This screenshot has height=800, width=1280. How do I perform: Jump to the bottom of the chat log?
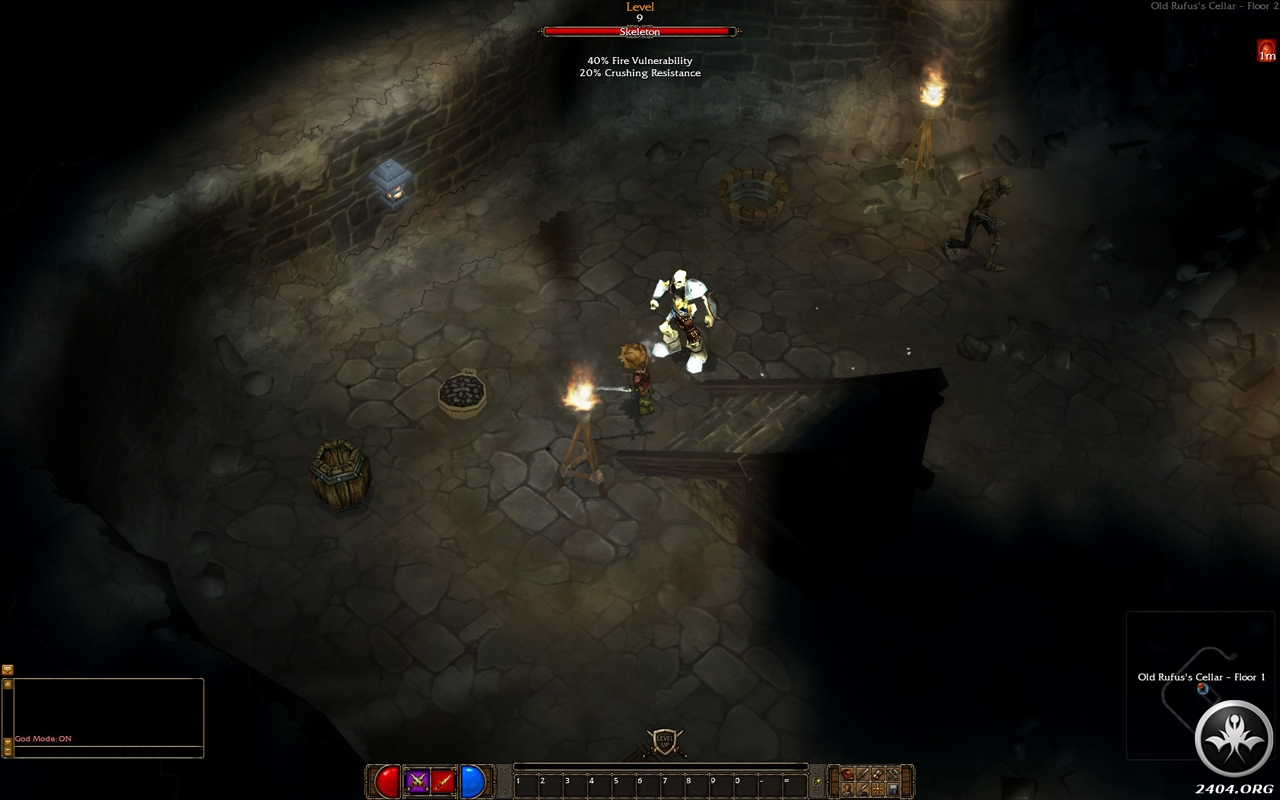8,750
